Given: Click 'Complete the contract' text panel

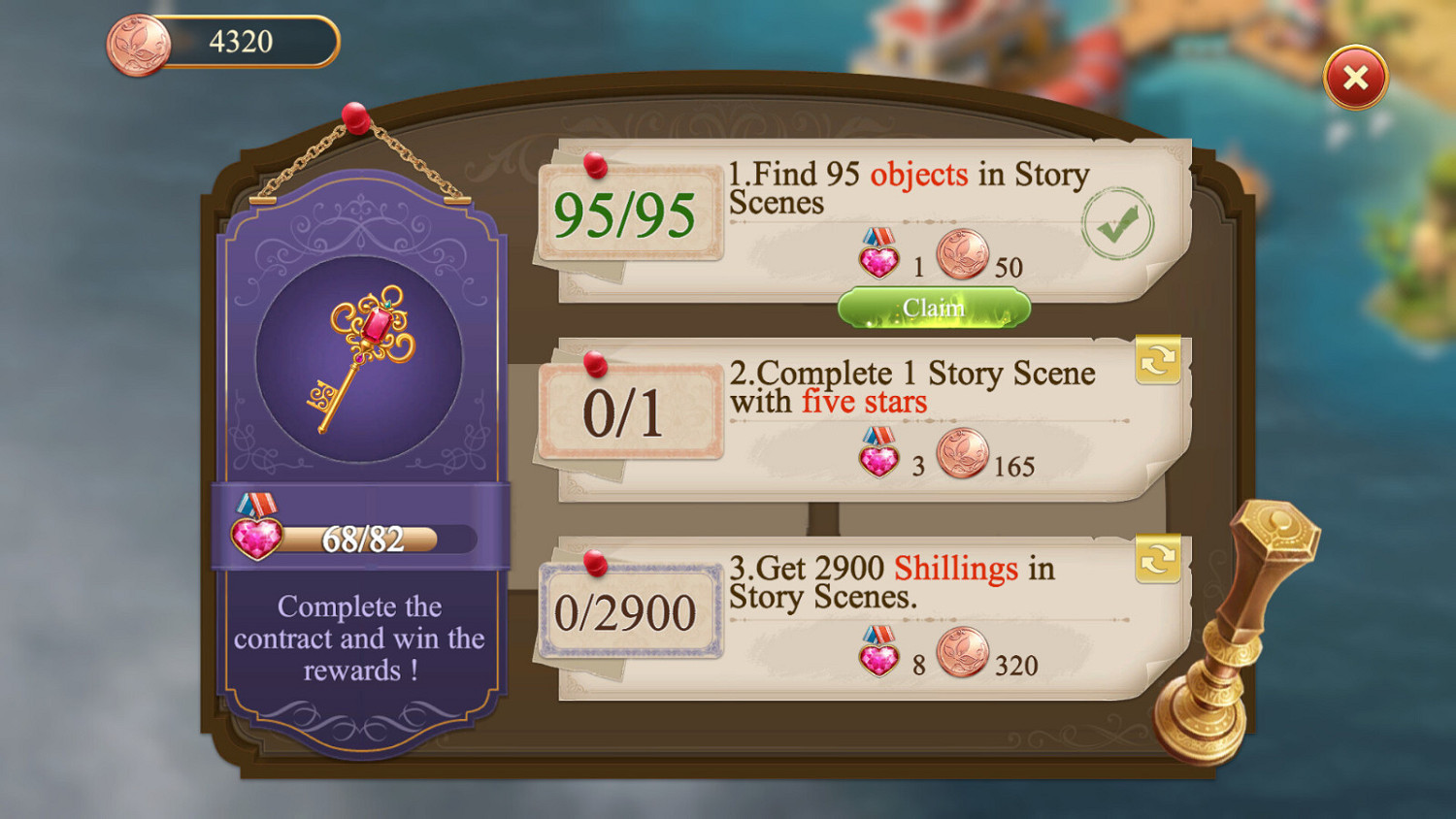Looking at the screenshot, I should pos(359,639).
